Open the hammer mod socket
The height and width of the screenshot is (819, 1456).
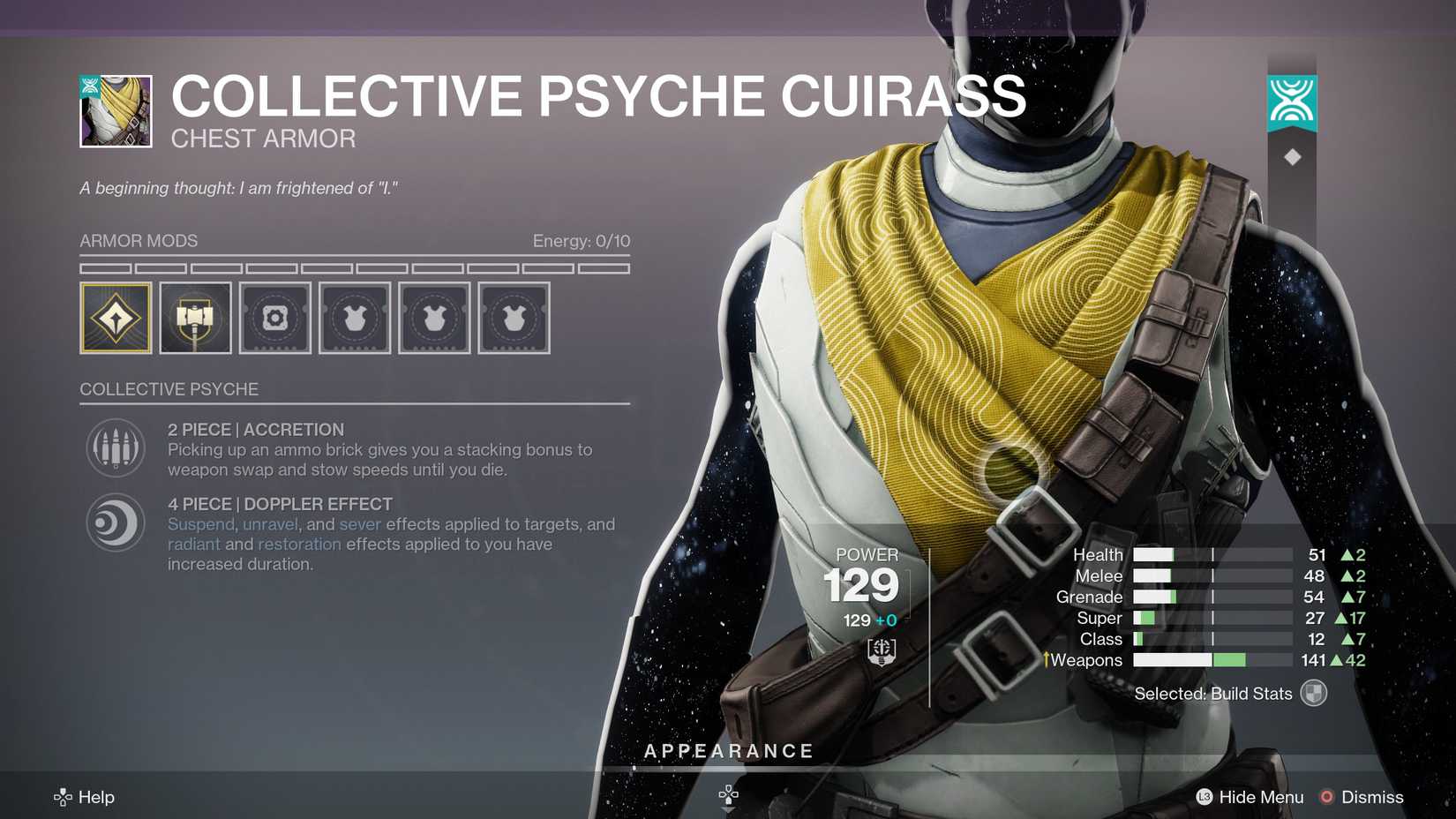(195, 318)
